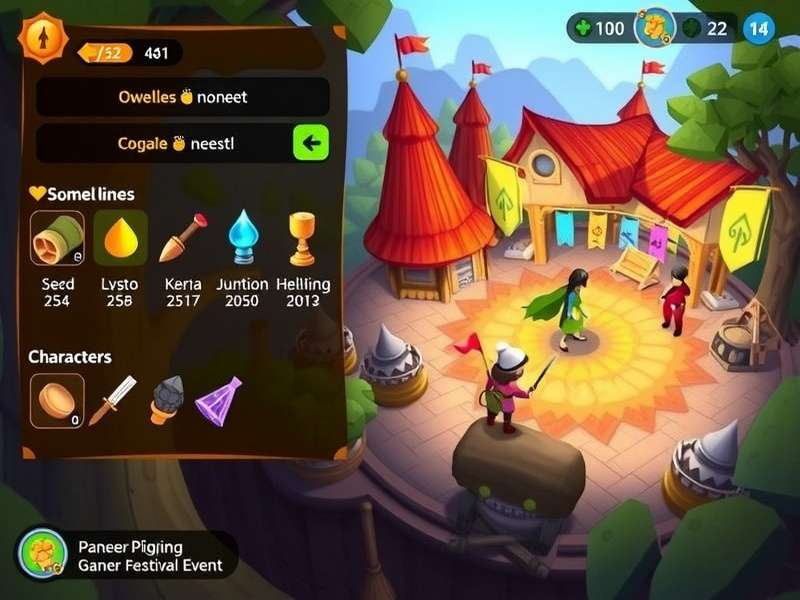This screenshot has height=600, width=800.
Task: Pick the Keria brush item
Action: [182, 238]
